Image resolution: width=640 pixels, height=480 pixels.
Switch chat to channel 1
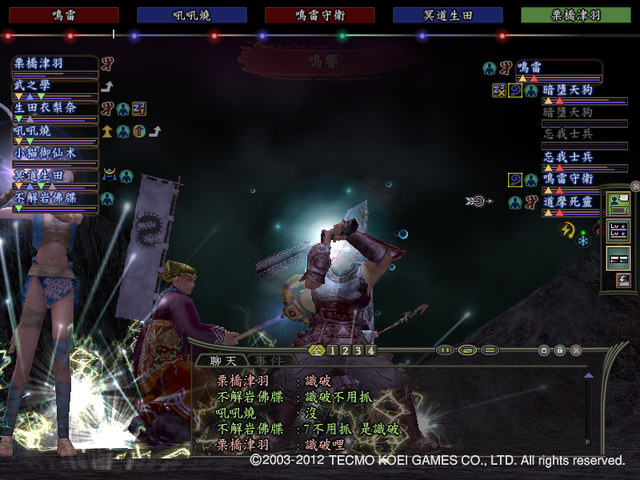(331, 350)
